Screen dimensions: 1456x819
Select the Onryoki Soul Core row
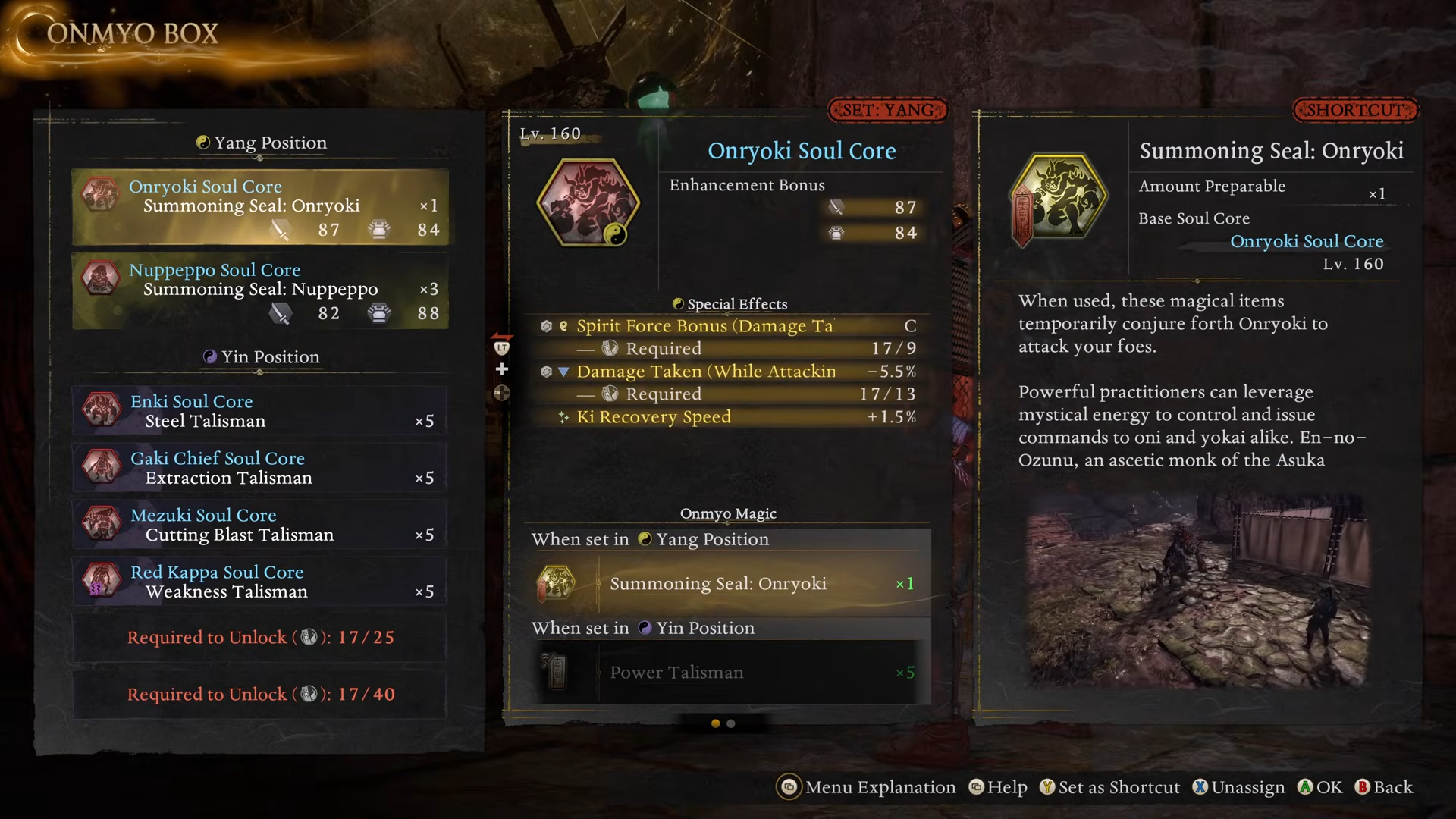point(260,207)
